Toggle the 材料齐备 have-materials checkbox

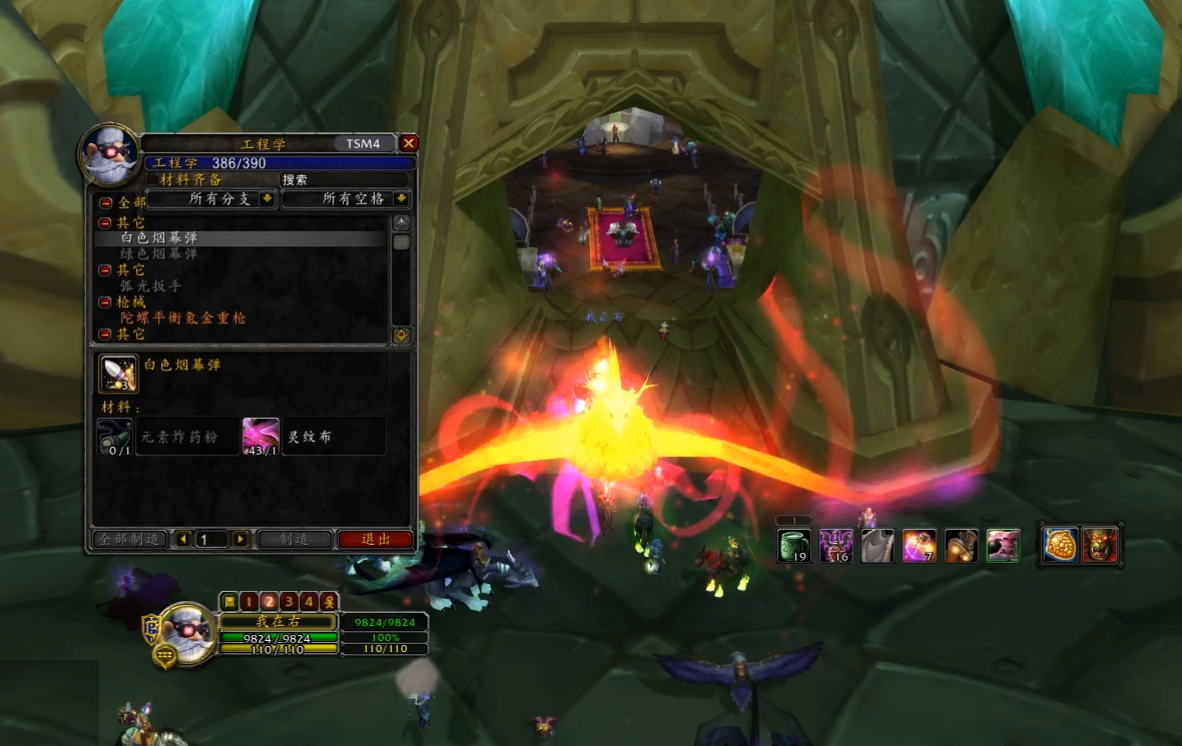click(x=153, y=180)
